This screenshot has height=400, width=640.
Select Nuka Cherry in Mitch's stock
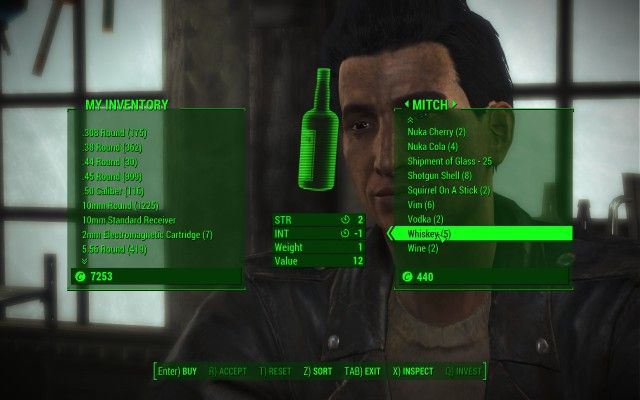tap(436, 132)
